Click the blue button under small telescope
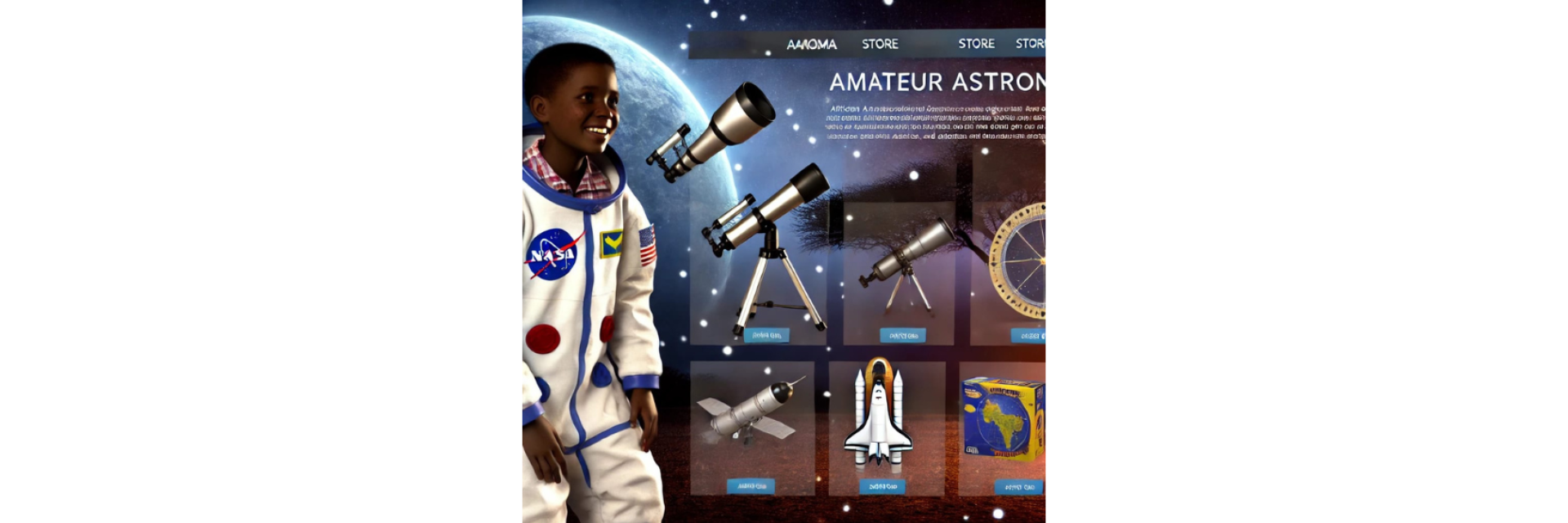 (x=902, y=335)
